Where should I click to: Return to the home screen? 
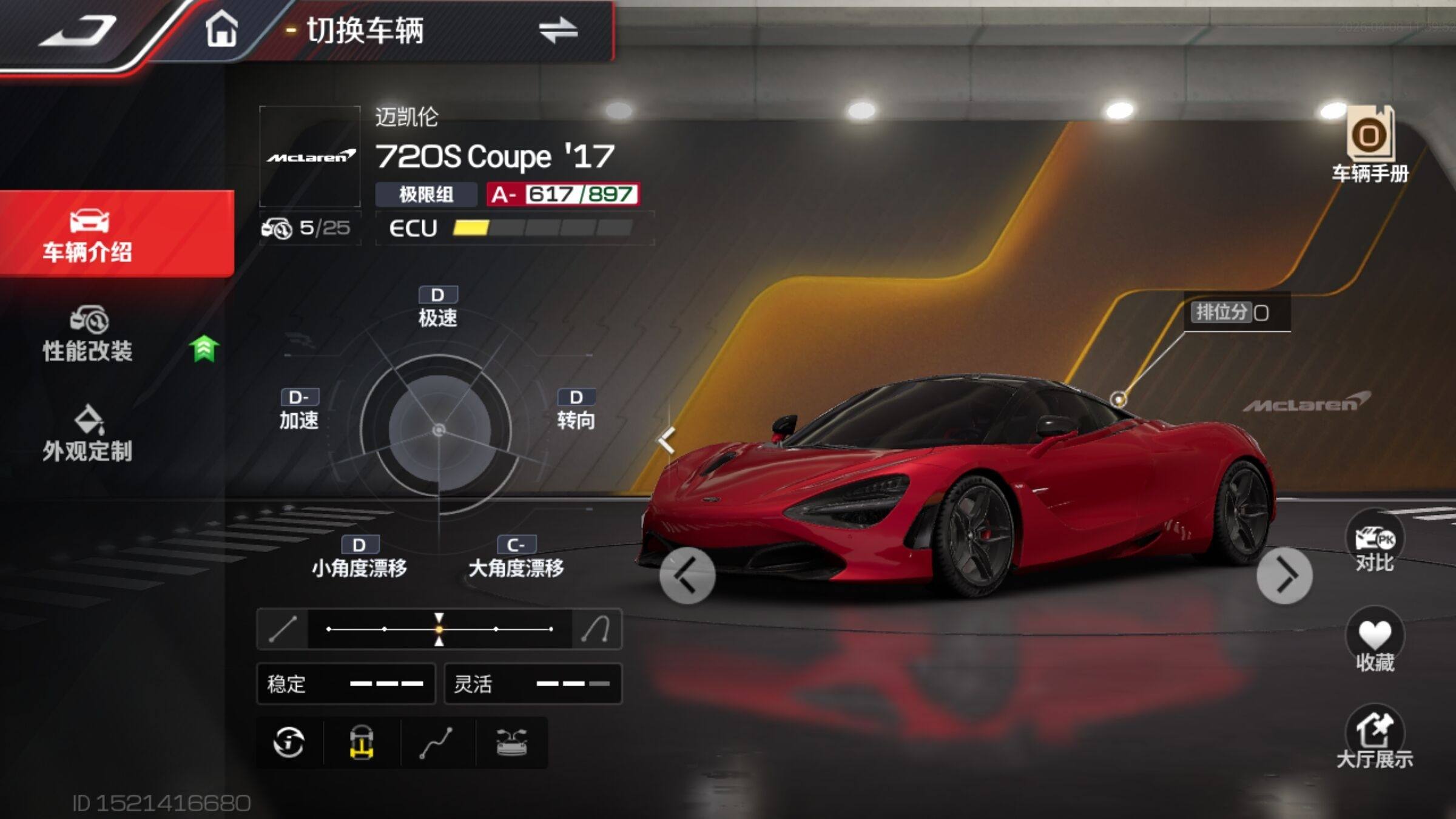[221, 29]
